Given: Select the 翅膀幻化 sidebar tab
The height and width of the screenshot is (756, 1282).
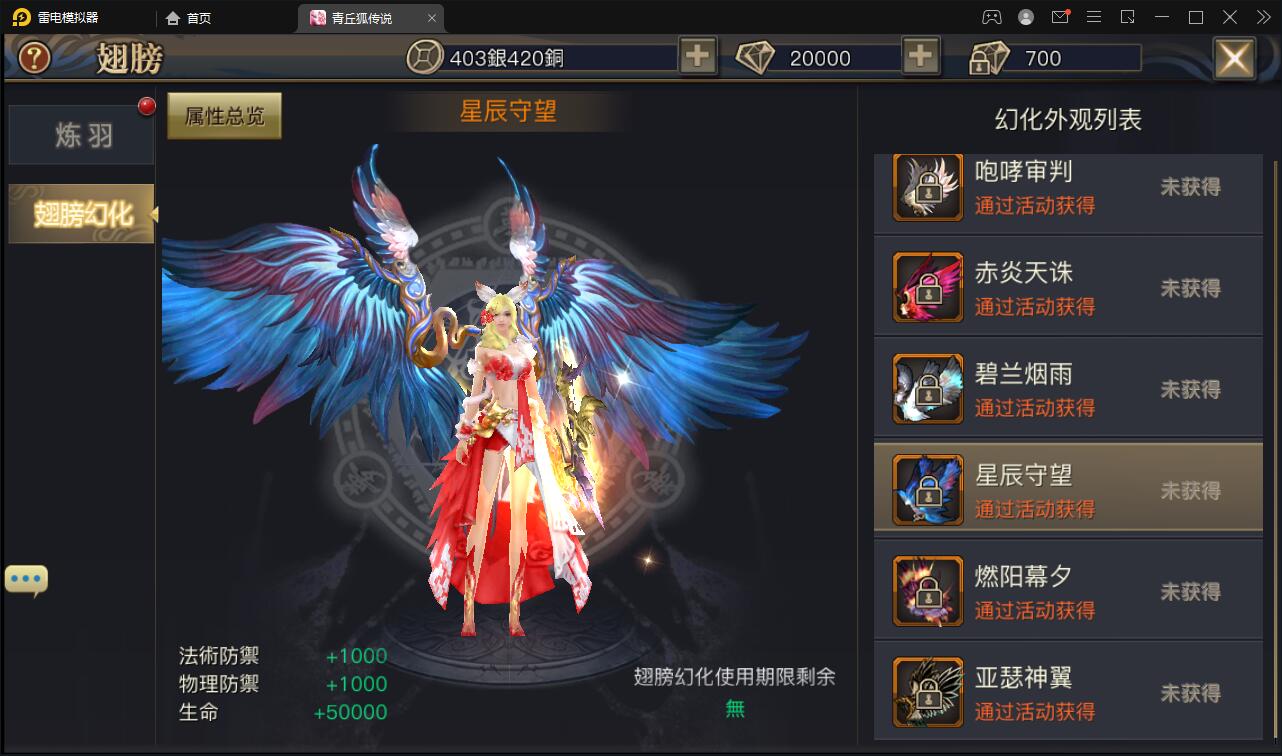Looking at the screenshot, I should pyautogui.click(x=79, y=214).
